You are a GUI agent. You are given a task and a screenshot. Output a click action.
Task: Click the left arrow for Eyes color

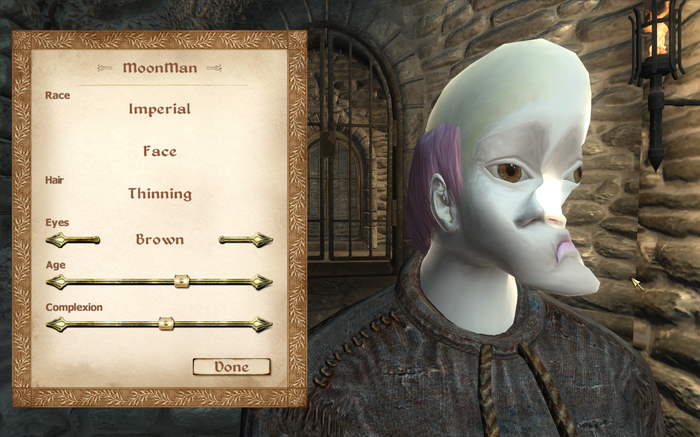[58, 240]
